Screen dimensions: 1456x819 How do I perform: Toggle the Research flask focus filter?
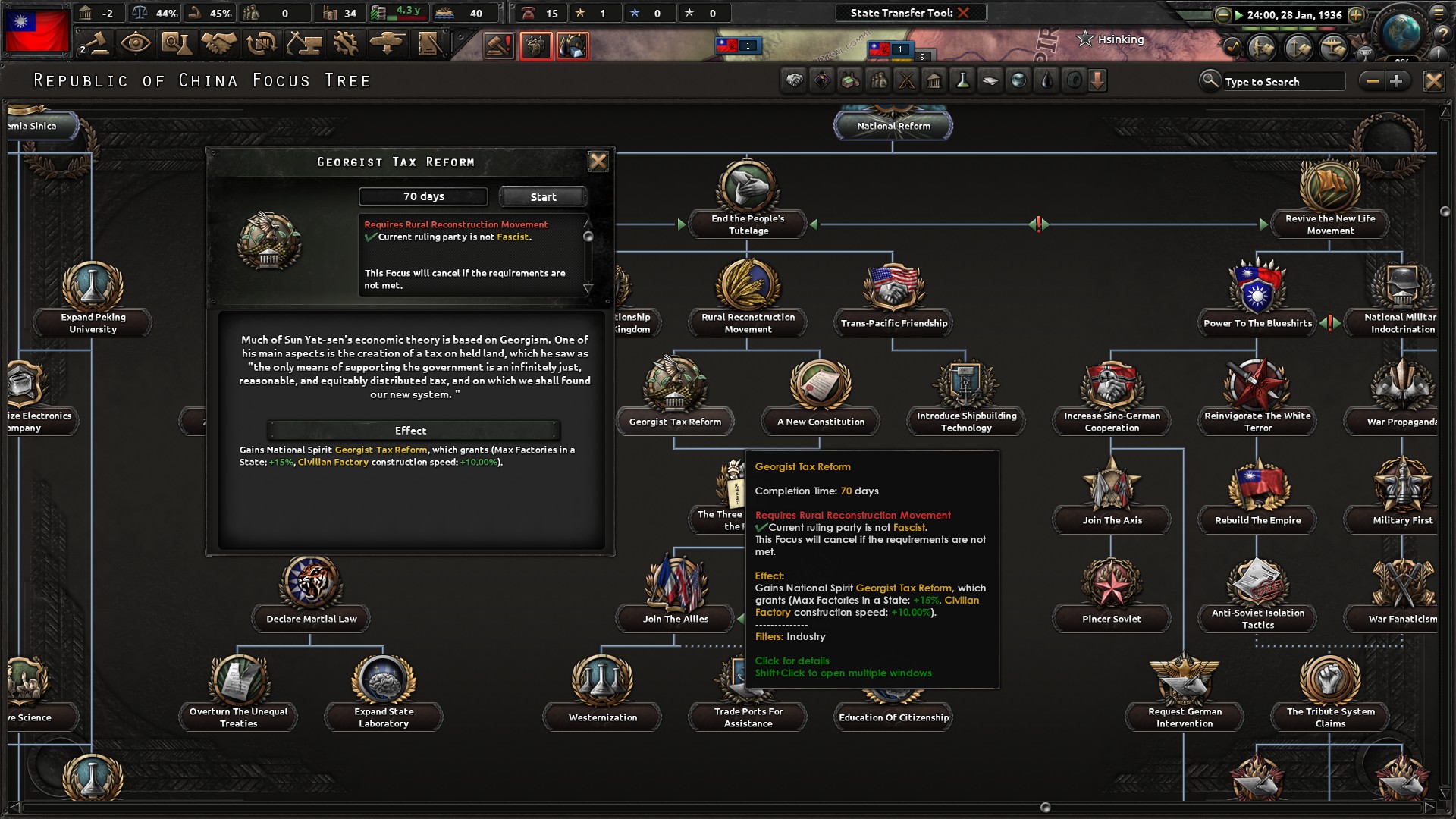(x=962, y=80)
